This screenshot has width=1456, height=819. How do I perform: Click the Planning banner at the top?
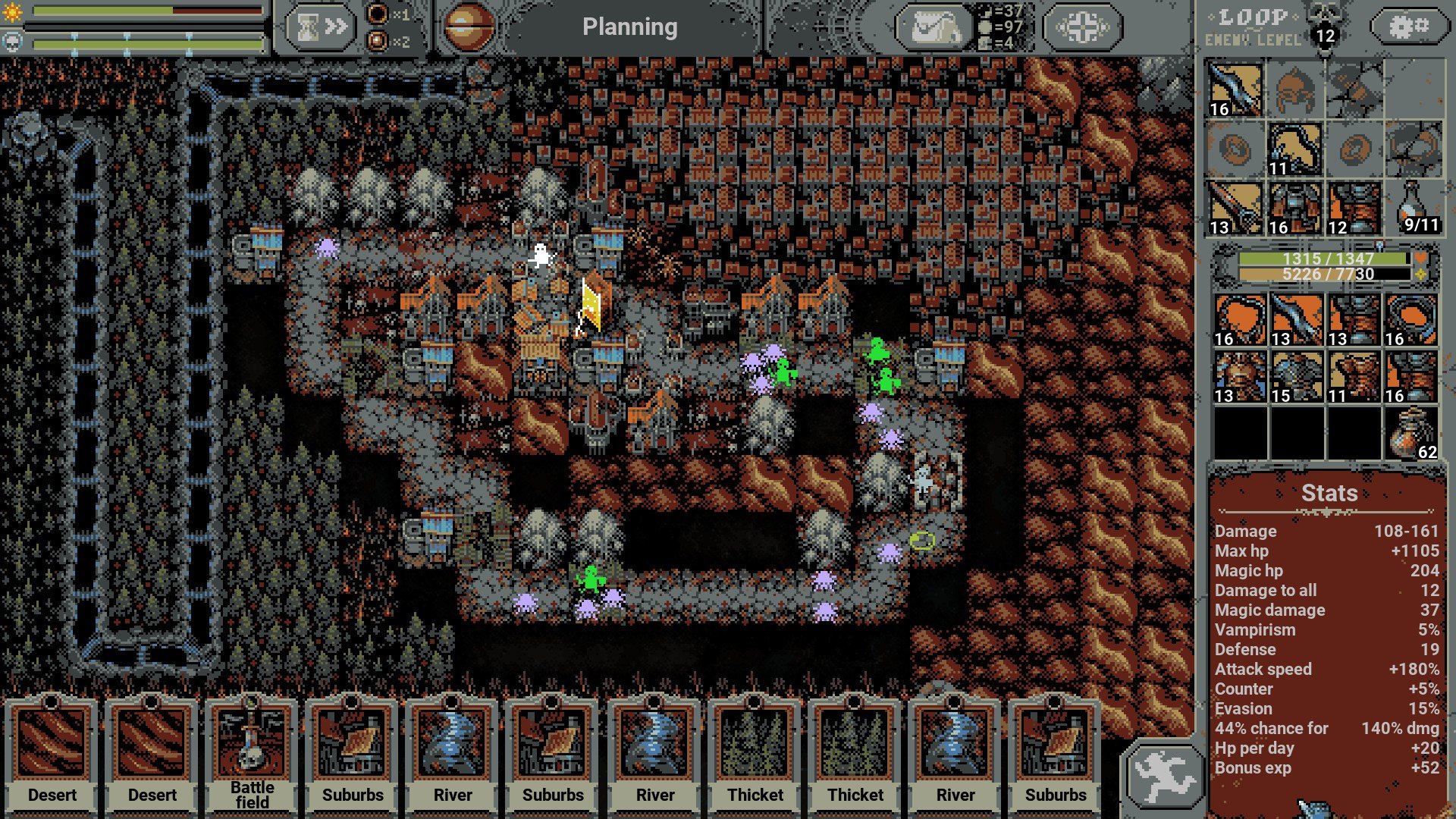pyautogui.click(x=631, y=27)
